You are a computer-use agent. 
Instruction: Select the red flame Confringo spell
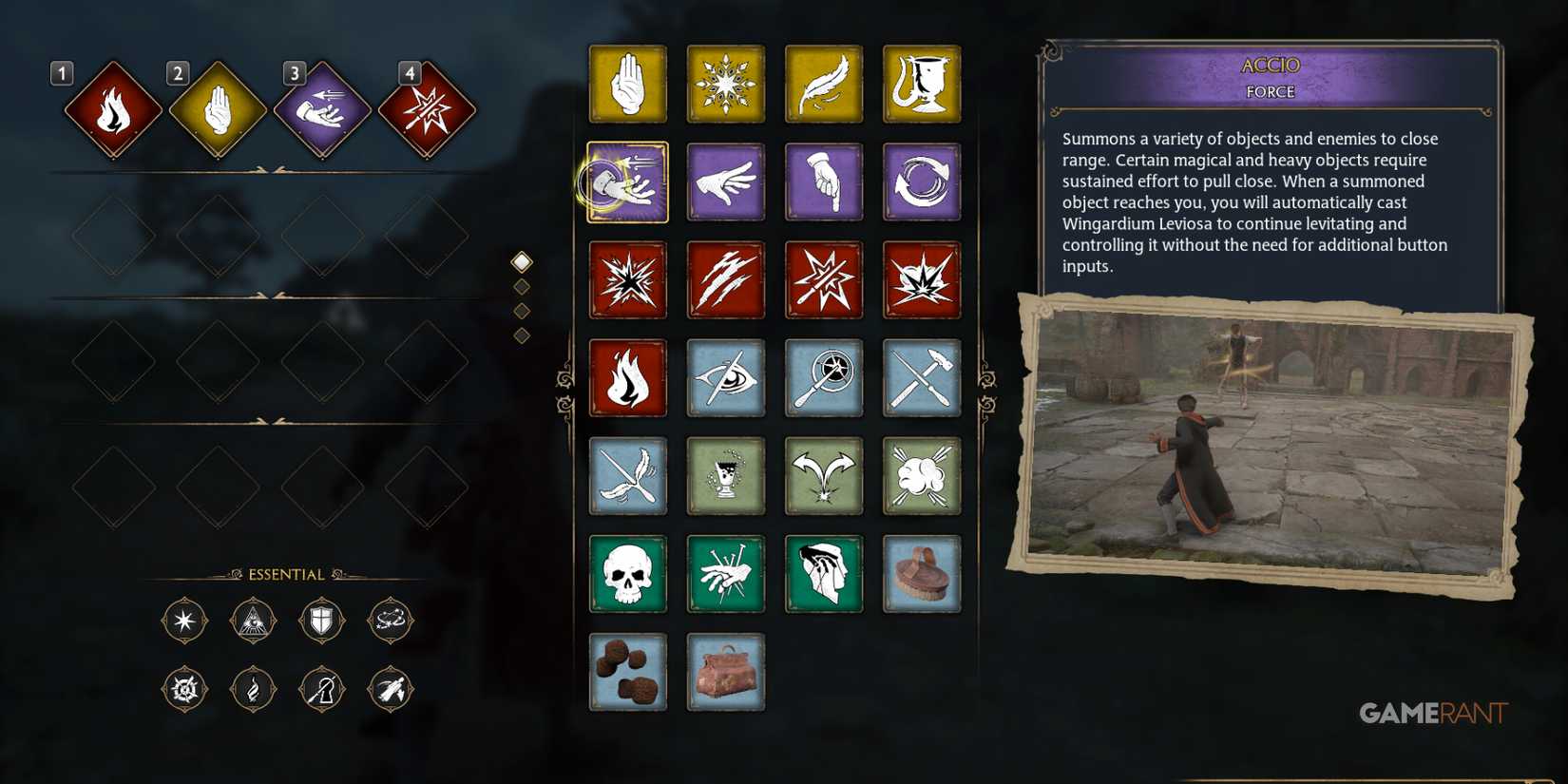tap(627, 377)
